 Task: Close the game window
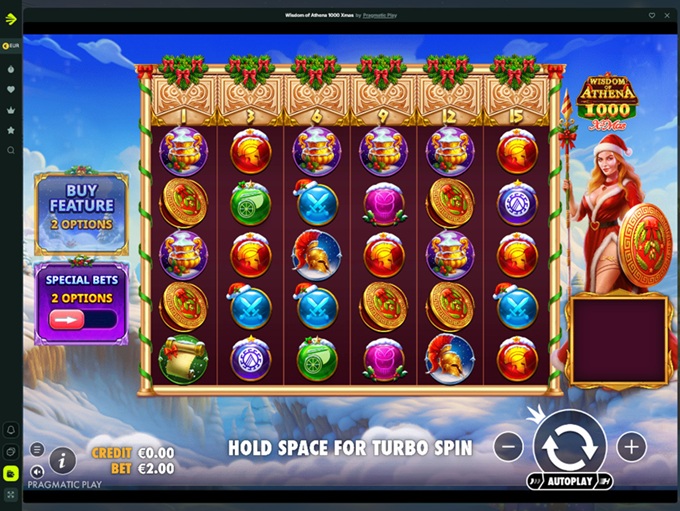point(667,16)
